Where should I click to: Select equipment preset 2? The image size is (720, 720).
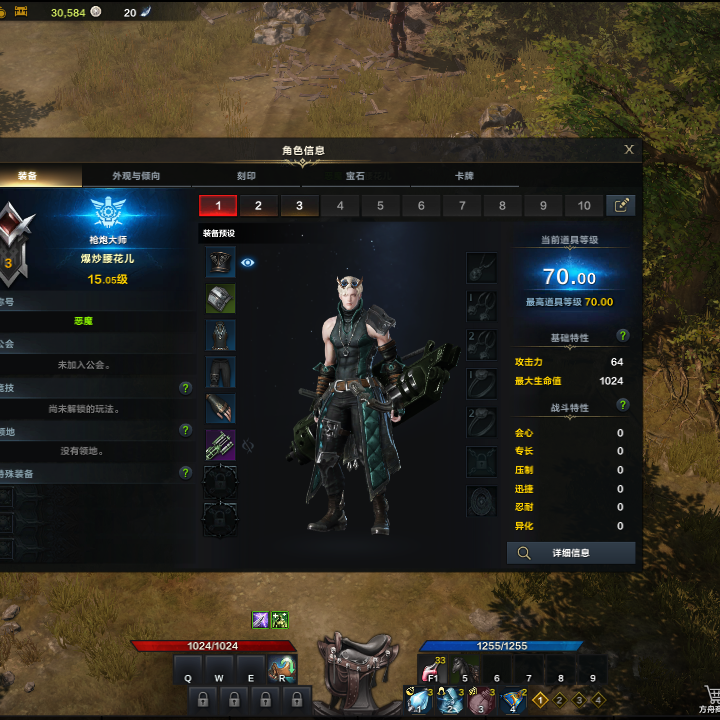[258, 206]
